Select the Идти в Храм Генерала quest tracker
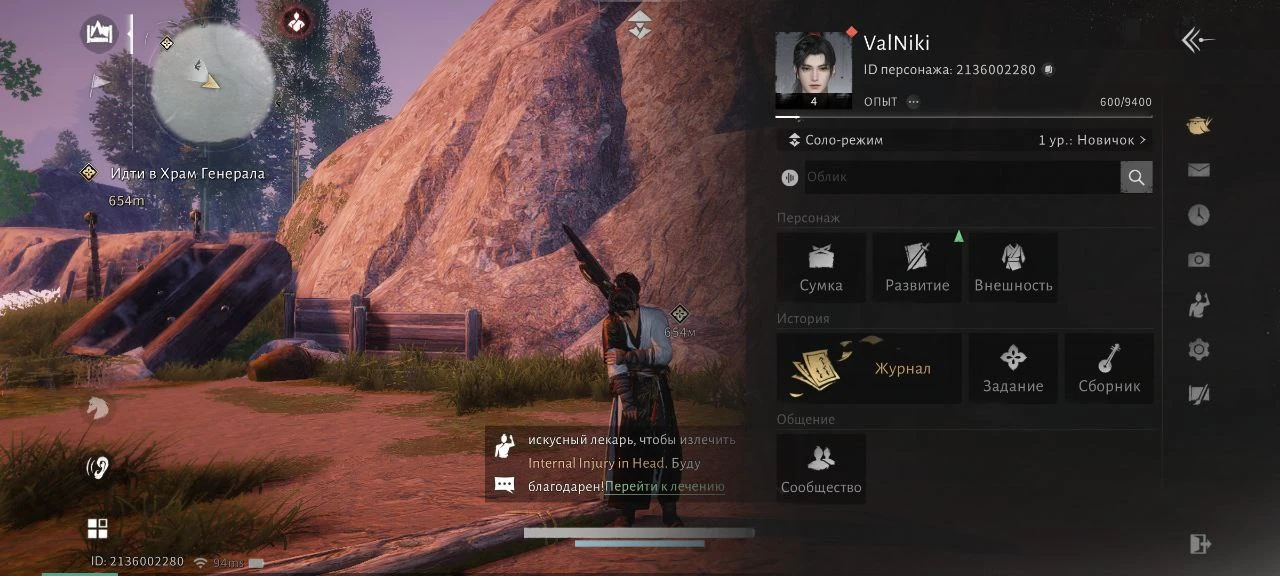Image resolution: width=1280 pixels, height=576 pixels. tap(186, 174)
